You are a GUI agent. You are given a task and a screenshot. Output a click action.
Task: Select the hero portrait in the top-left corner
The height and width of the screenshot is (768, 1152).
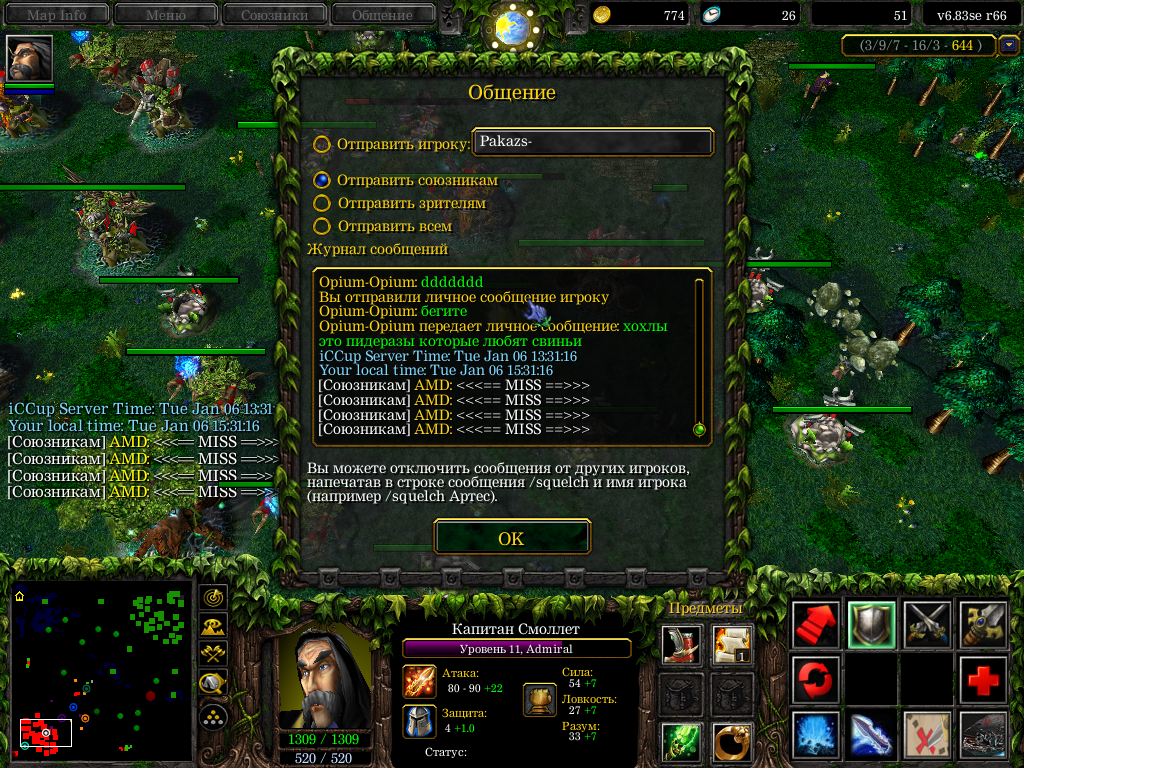pyautogui.click(x=29, y=59)
